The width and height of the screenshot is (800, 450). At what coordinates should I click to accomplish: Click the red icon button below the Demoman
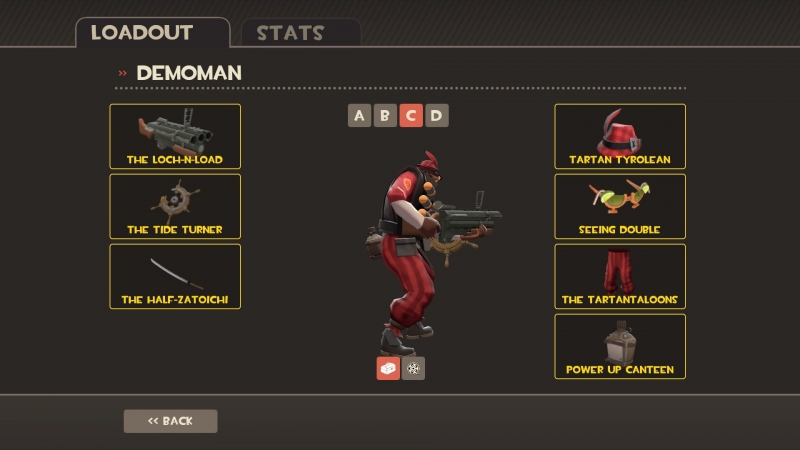point(388,368)
